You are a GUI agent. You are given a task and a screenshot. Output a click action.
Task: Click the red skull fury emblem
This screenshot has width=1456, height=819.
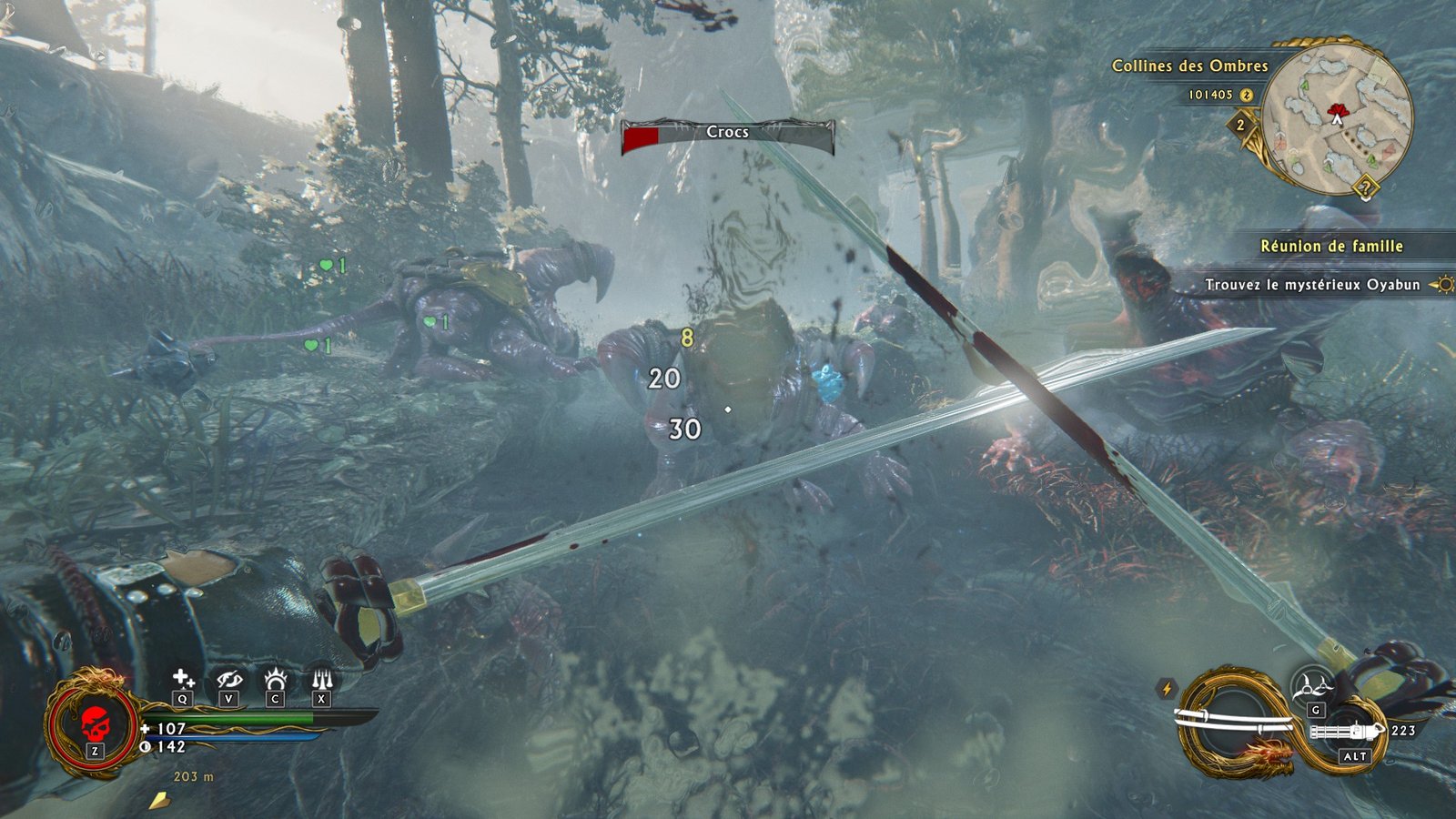coord(94,725)
